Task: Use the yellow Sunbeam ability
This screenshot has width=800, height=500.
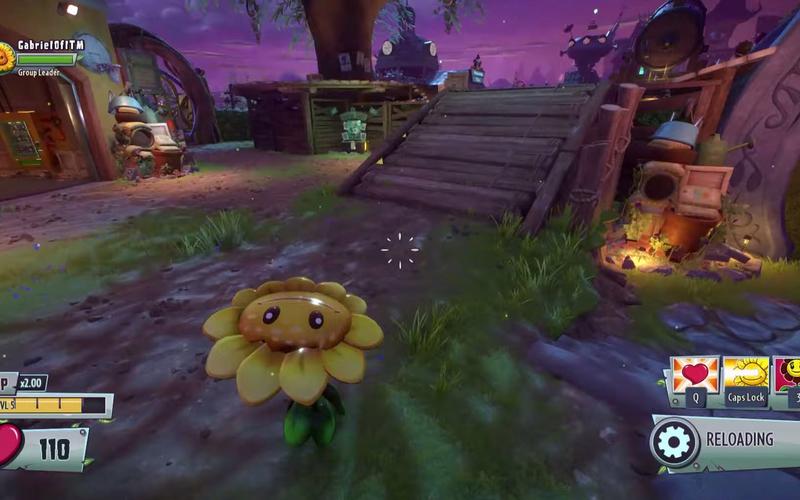Action: pyautogui.click(x=746, y=375)
